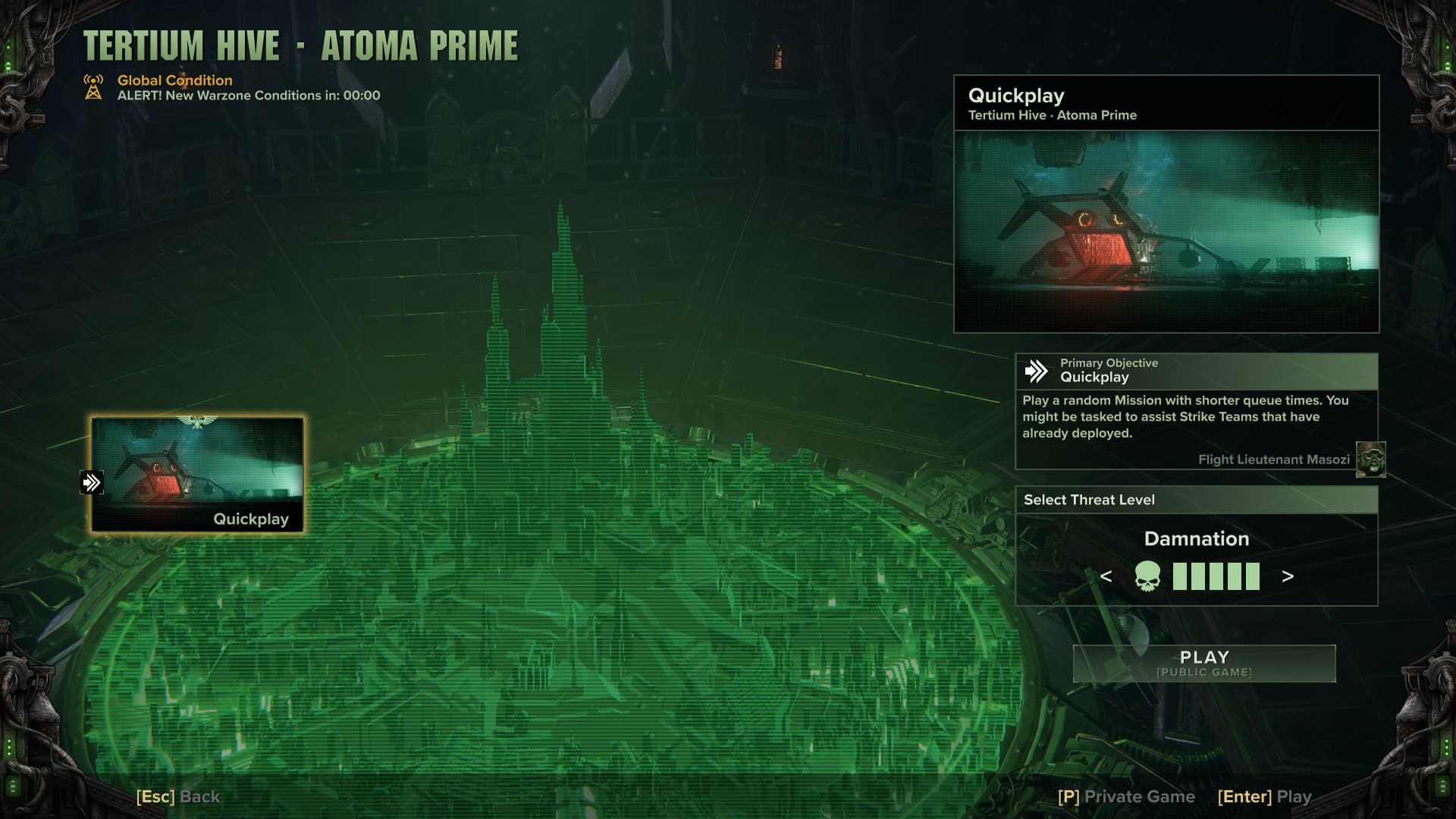The image size is (1456, 819).
Task: Click the Play option in the footer
Action: (x=1264, y=796)
